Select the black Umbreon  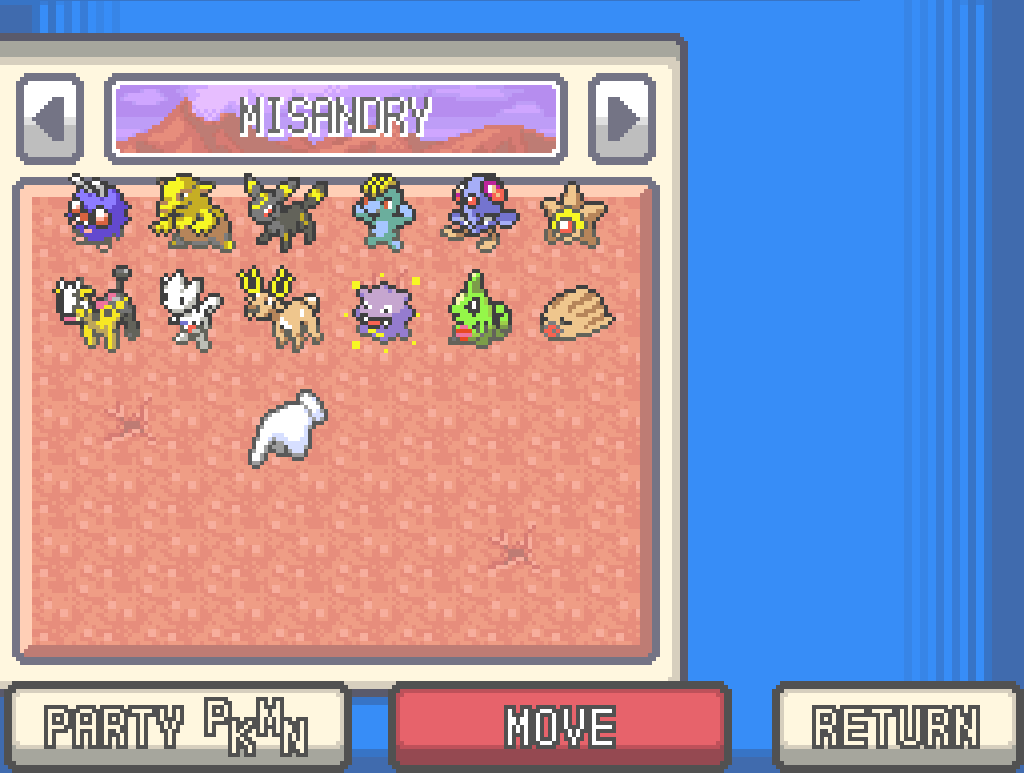(x=283, y=213)
